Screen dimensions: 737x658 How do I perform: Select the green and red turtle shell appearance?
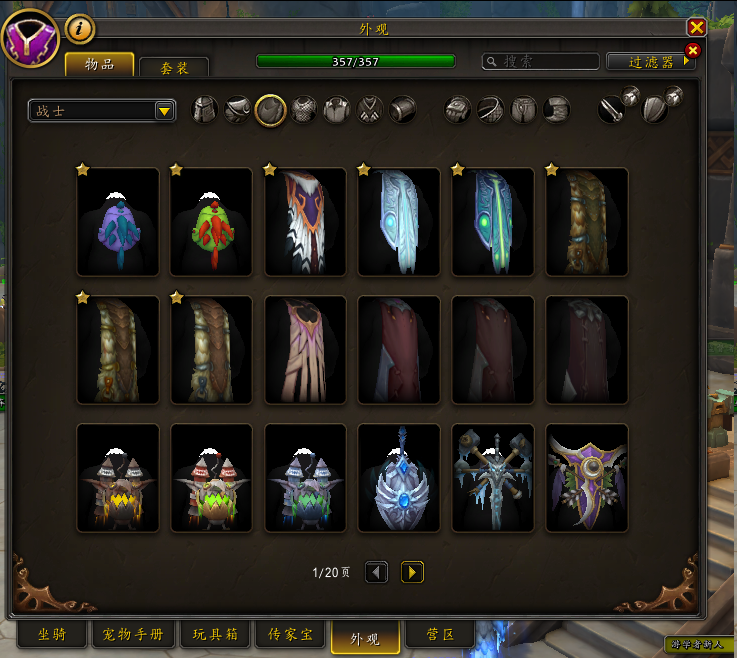(x=211, y=221)
